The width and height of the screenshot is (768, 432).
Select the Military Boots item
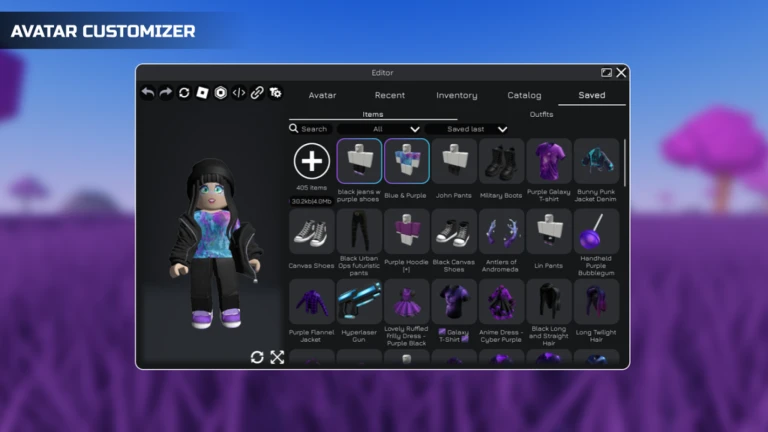click(501, 161)
